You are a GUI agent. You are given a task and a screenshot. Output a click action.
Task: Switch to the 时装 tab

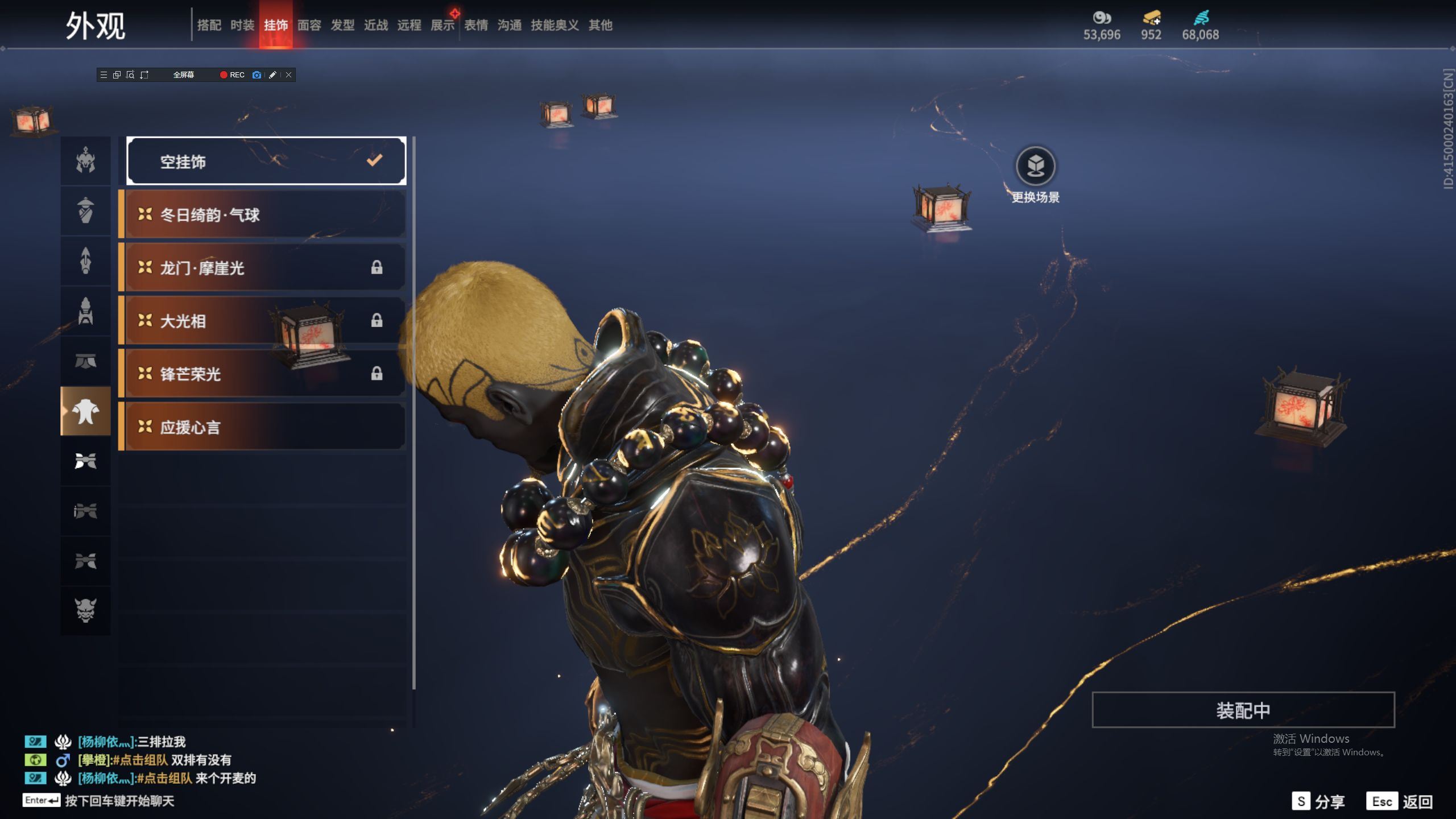(x=242, y=25)
